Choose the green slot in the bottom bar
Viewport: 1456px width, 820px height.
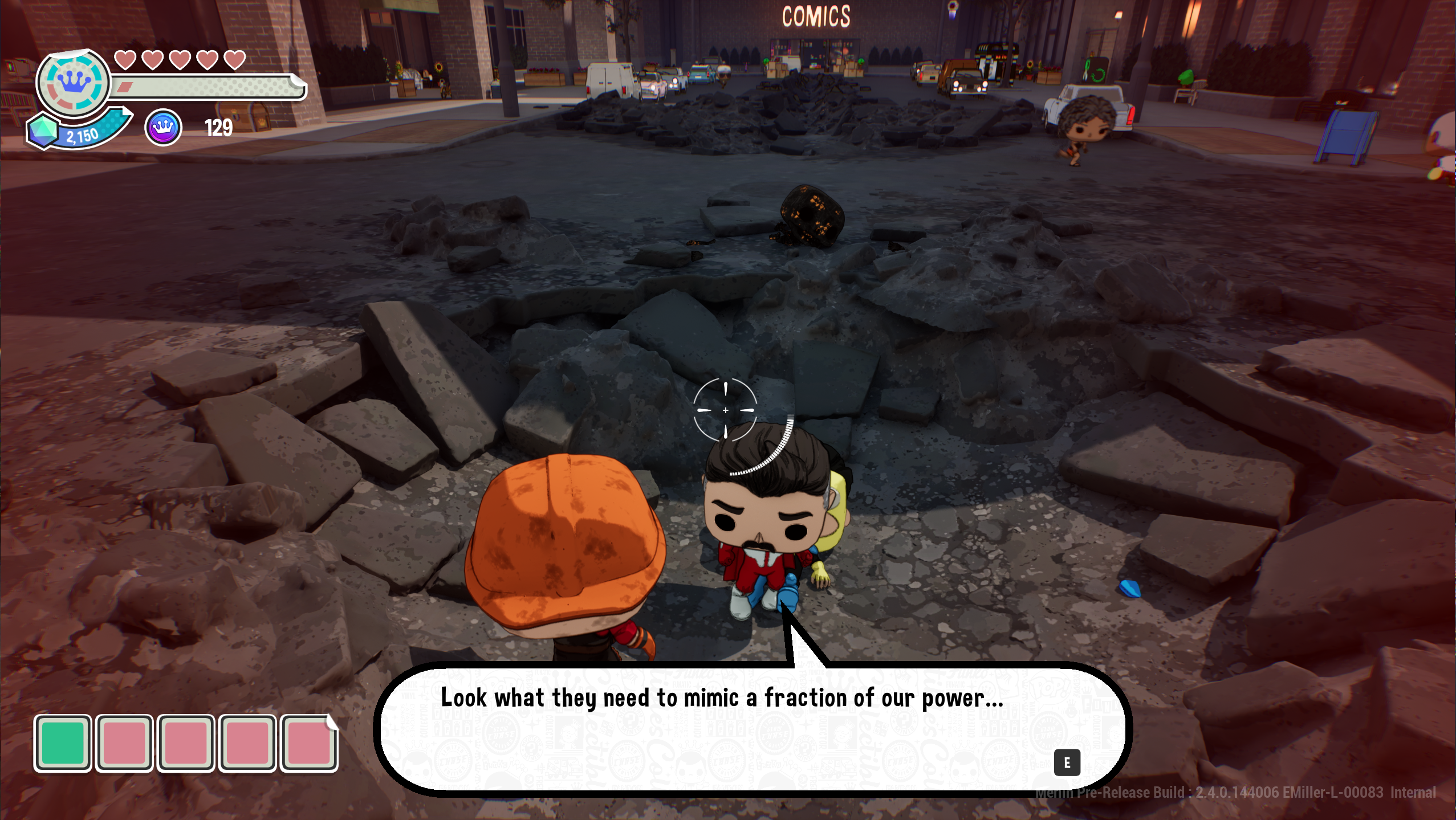coord(63,743)
